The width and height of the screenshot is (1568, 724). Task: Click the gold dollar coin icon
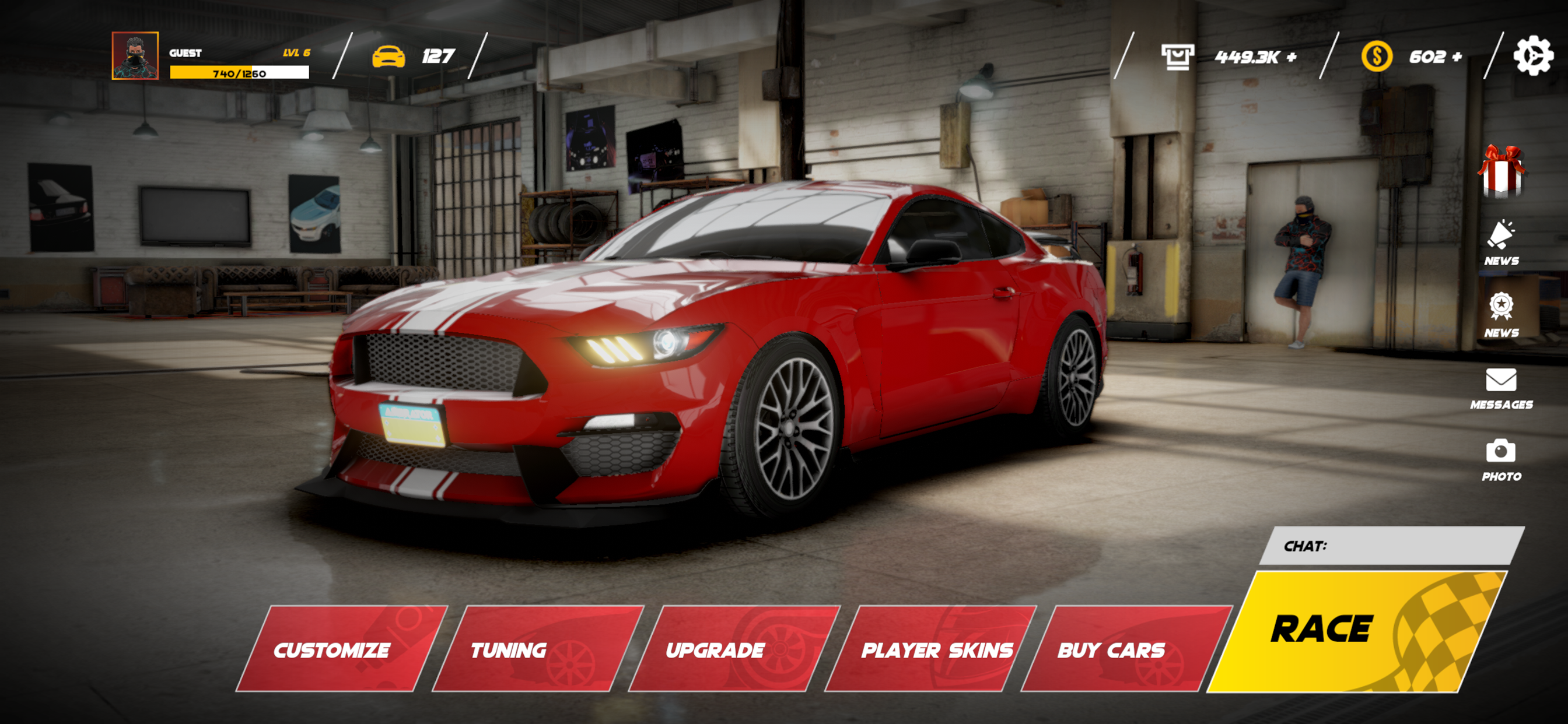(x=1376, y=57)
